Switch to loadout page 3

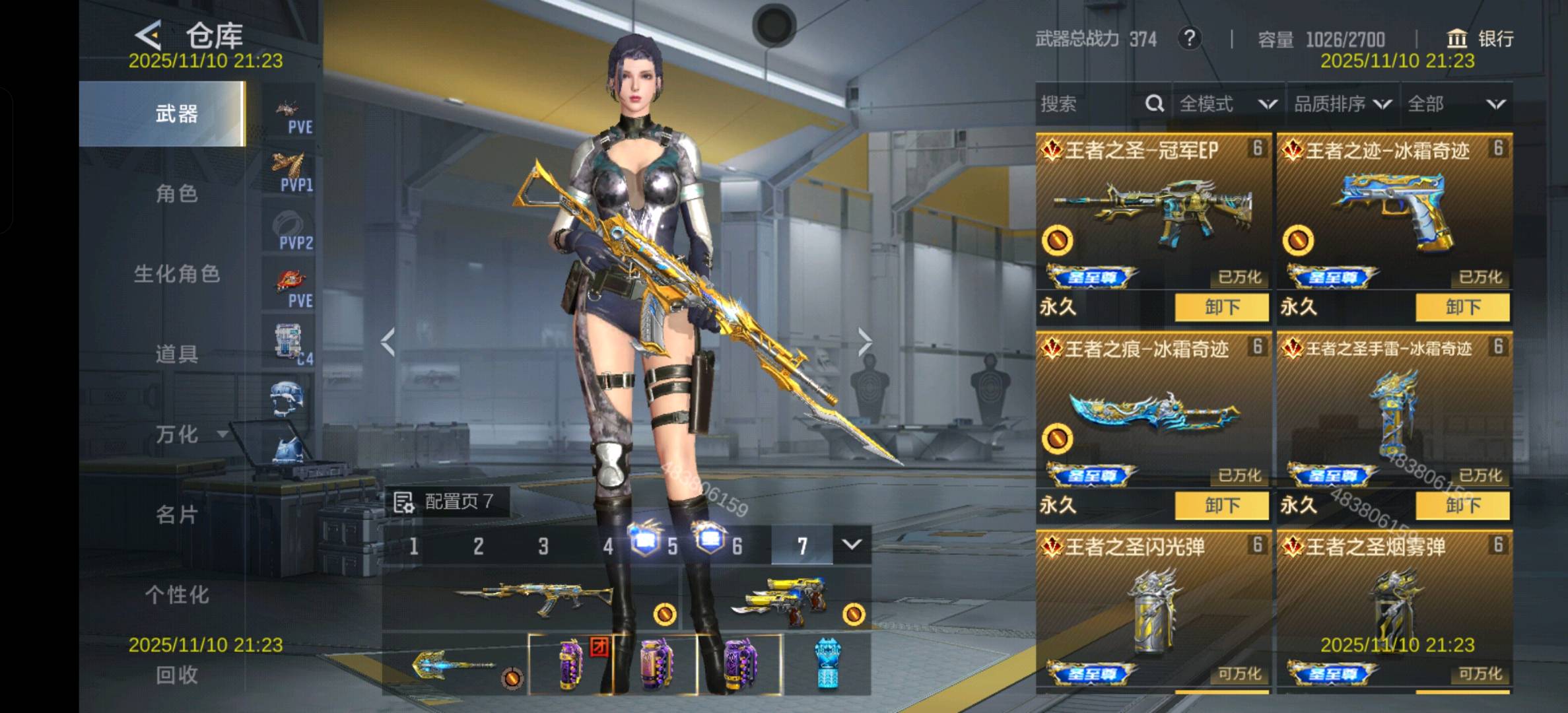543,546
